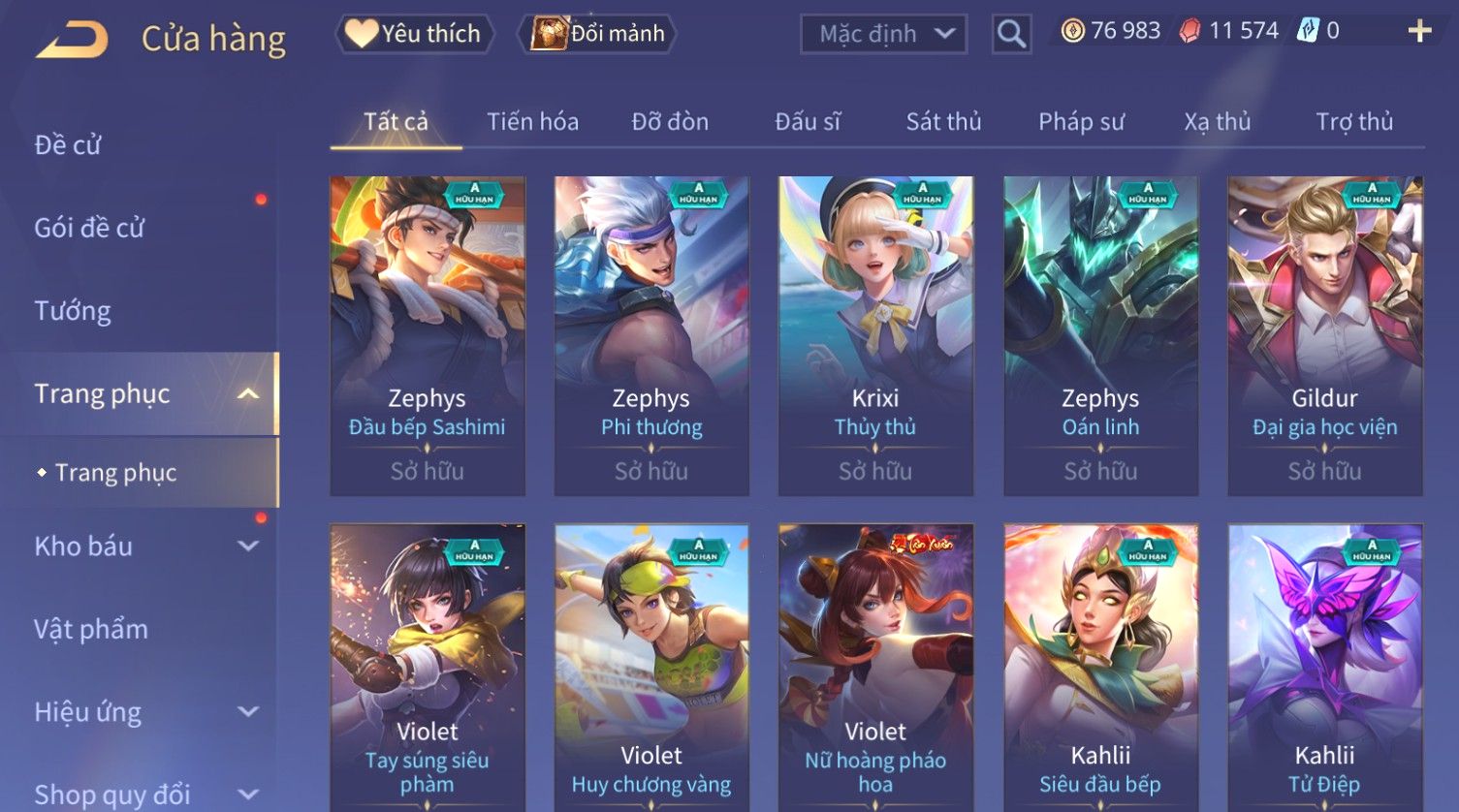Image resolution: width=1459 pixels, height=812 pixels.
Task: Click the magnifying glass search button
Action: click(x=1011, y=34)
